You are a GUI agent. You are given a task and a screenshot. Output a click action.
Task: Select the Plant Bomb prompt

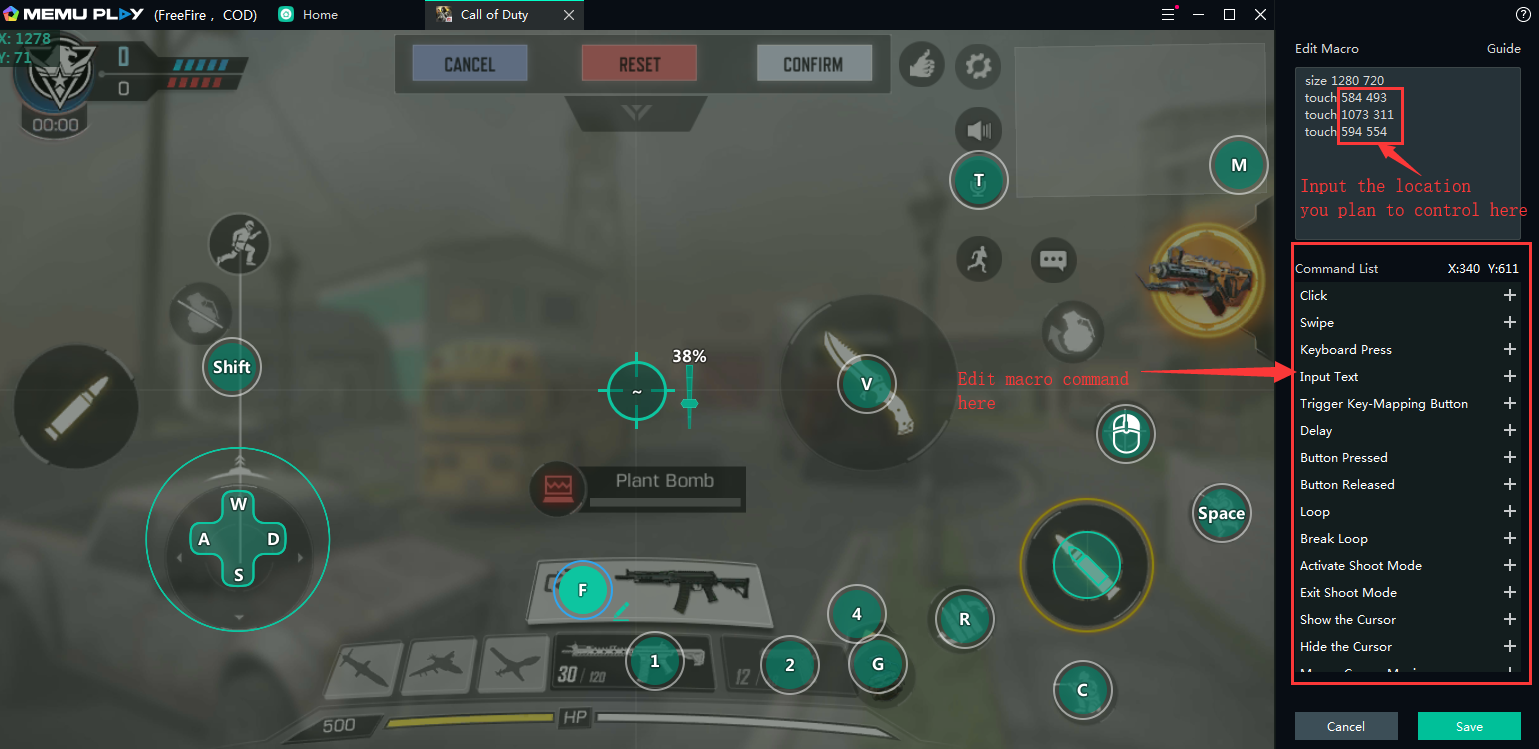[x=664, y=482]
